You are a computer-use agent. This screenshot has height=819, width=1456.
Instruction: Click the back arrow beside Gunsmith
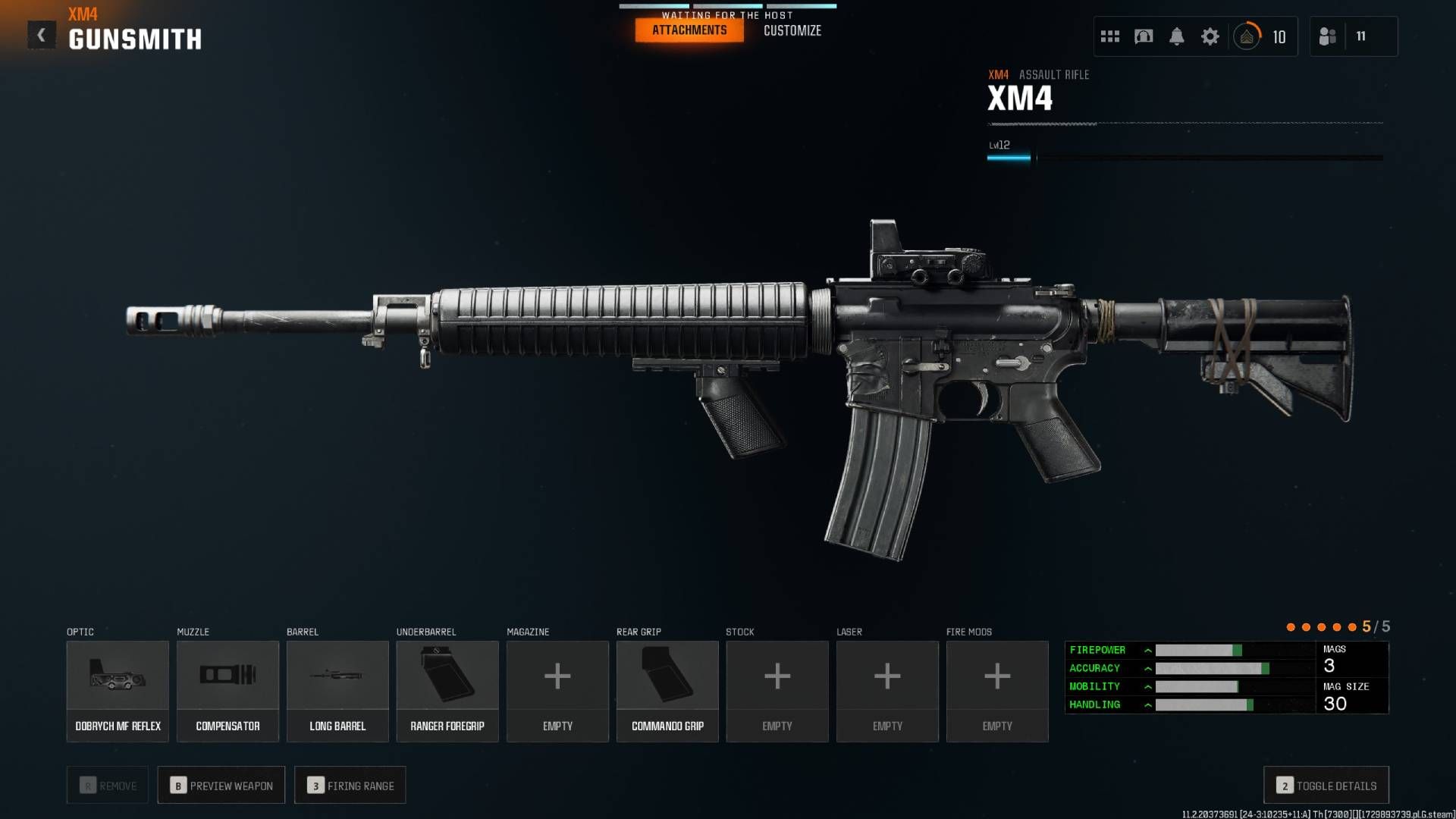tap(42, 33)
